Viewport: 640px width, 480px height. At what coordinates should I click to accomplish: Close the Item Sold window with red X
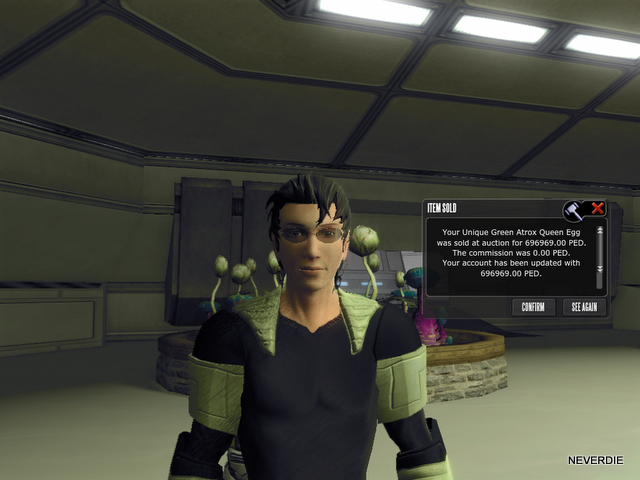[x=598, y=209]
